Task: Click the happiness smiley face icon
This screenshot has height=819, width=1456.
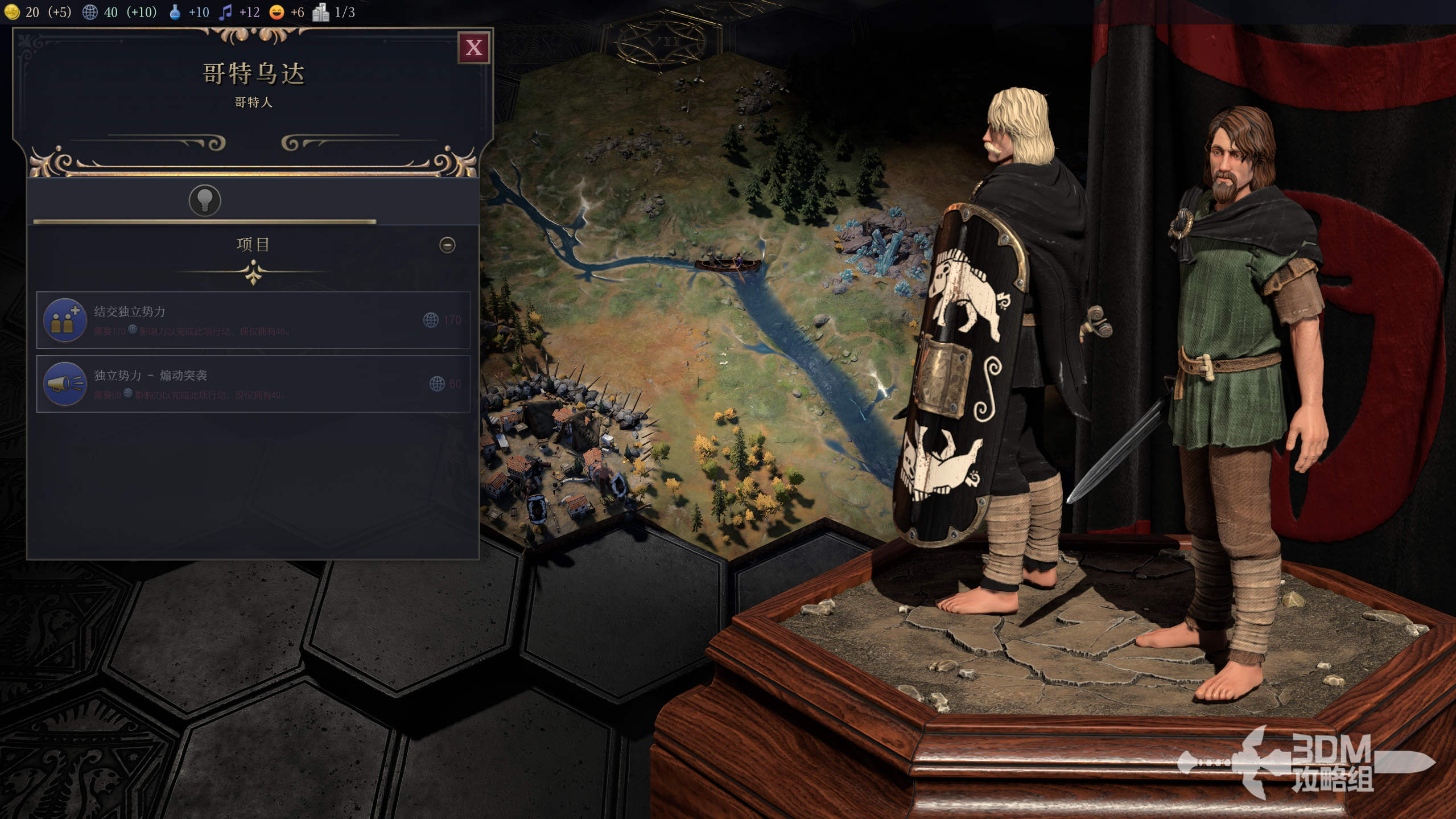Action: [277, 12]
